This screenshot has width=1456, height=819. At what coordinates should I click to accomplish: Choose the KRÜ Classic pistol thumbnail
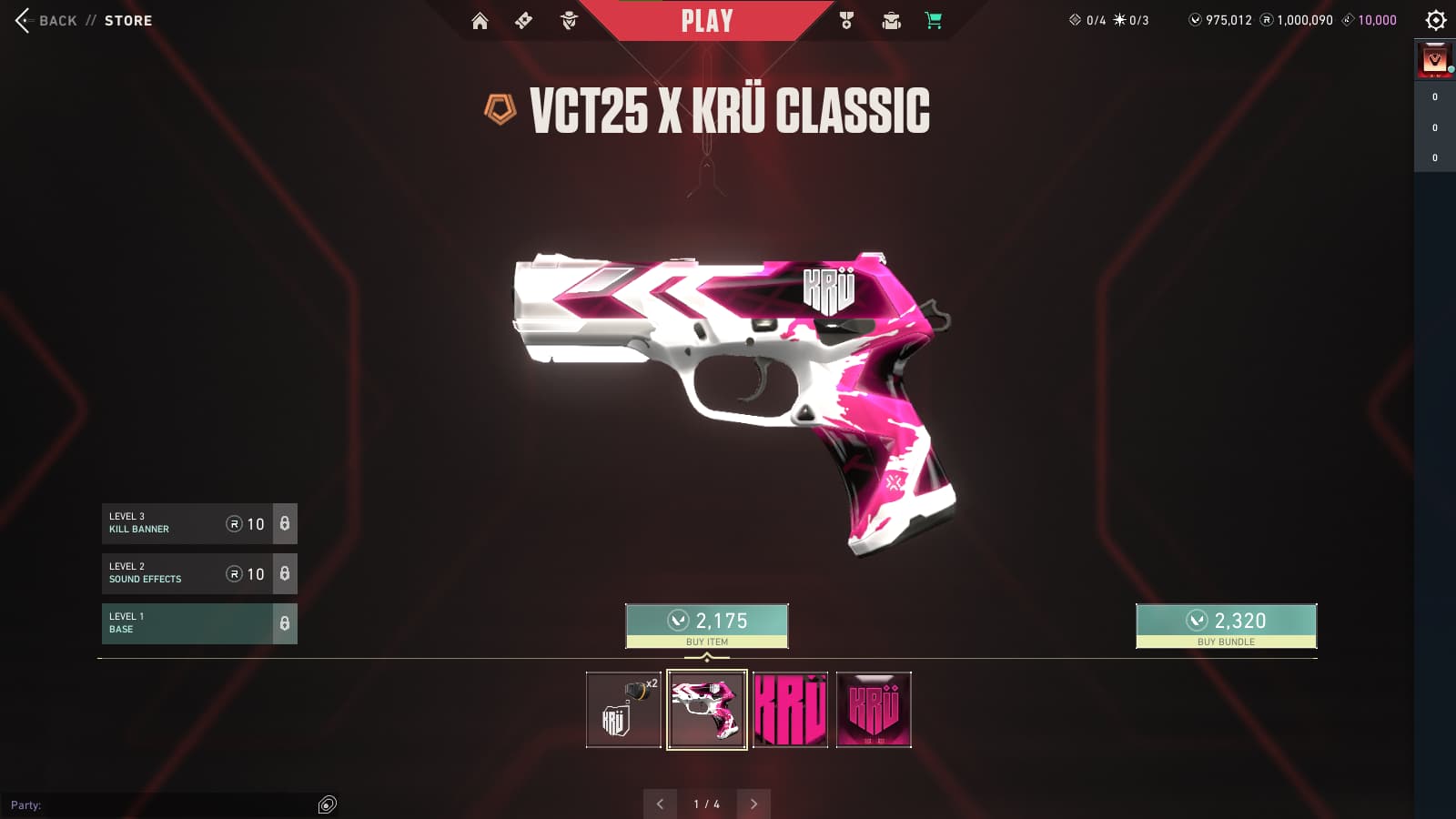(x=707, y=710)
